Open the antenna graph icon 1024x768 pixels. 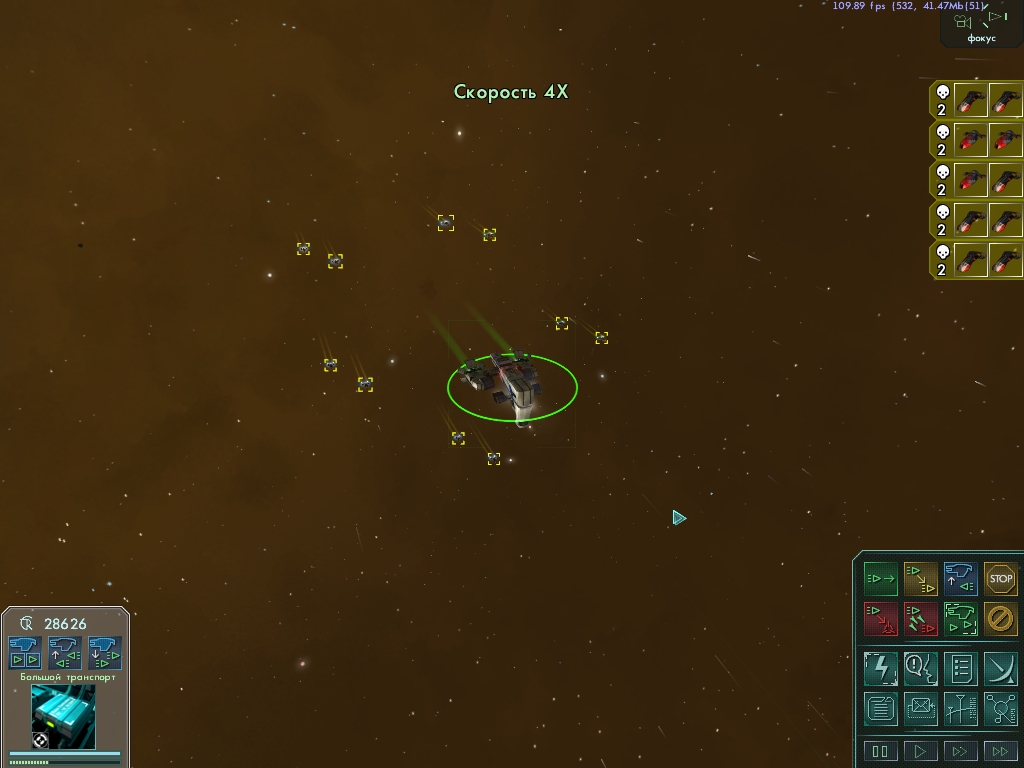[x=960, y=708]
